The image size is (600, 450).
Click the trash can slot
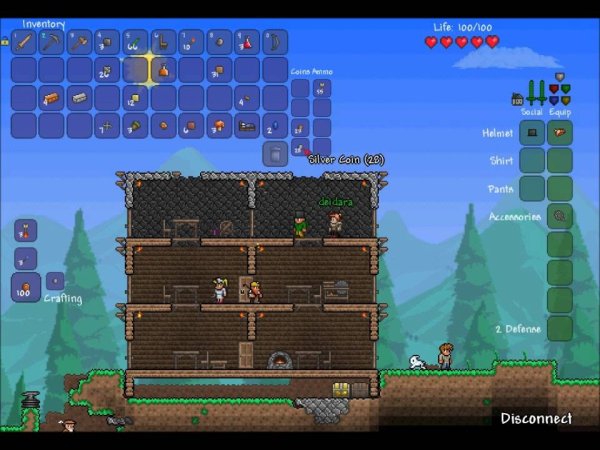pos(275,153)
